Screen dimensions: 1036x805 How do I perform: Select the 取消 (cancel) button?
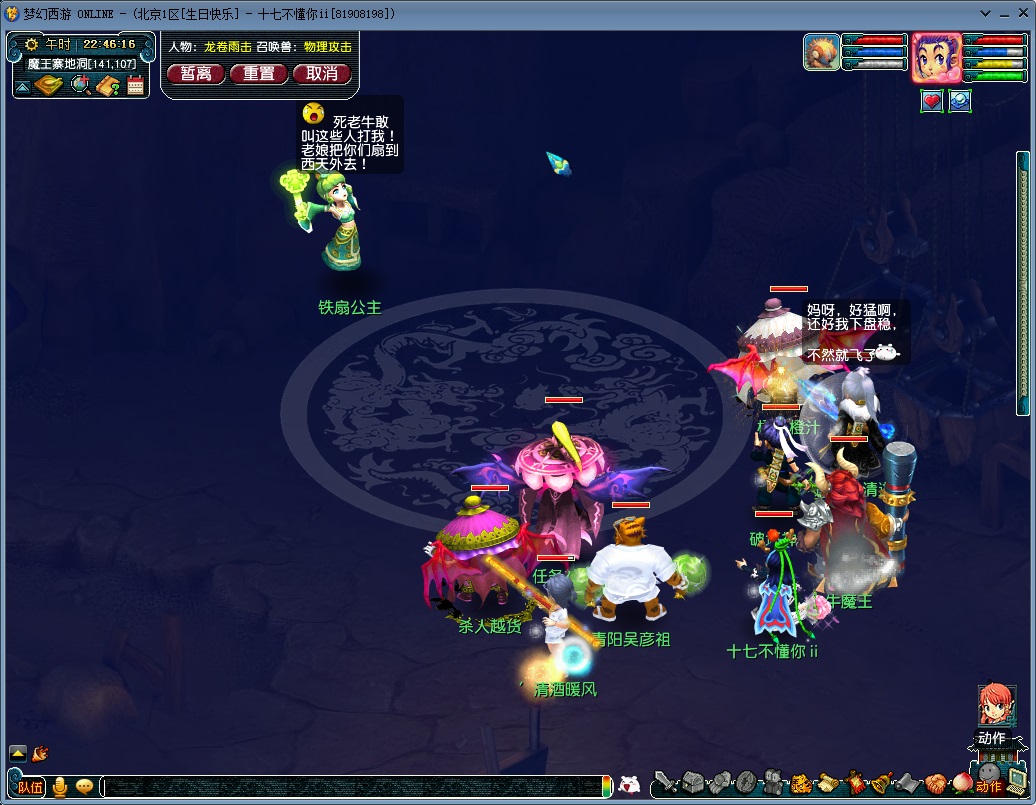(x=322, y=73)
